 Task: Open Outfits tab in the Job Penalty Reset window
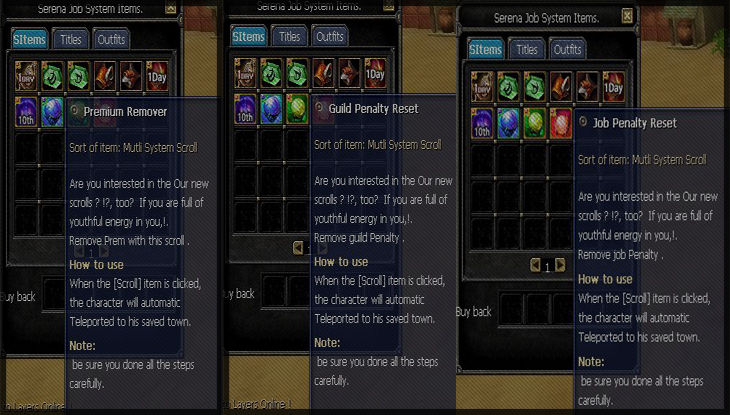click(567, 49)
